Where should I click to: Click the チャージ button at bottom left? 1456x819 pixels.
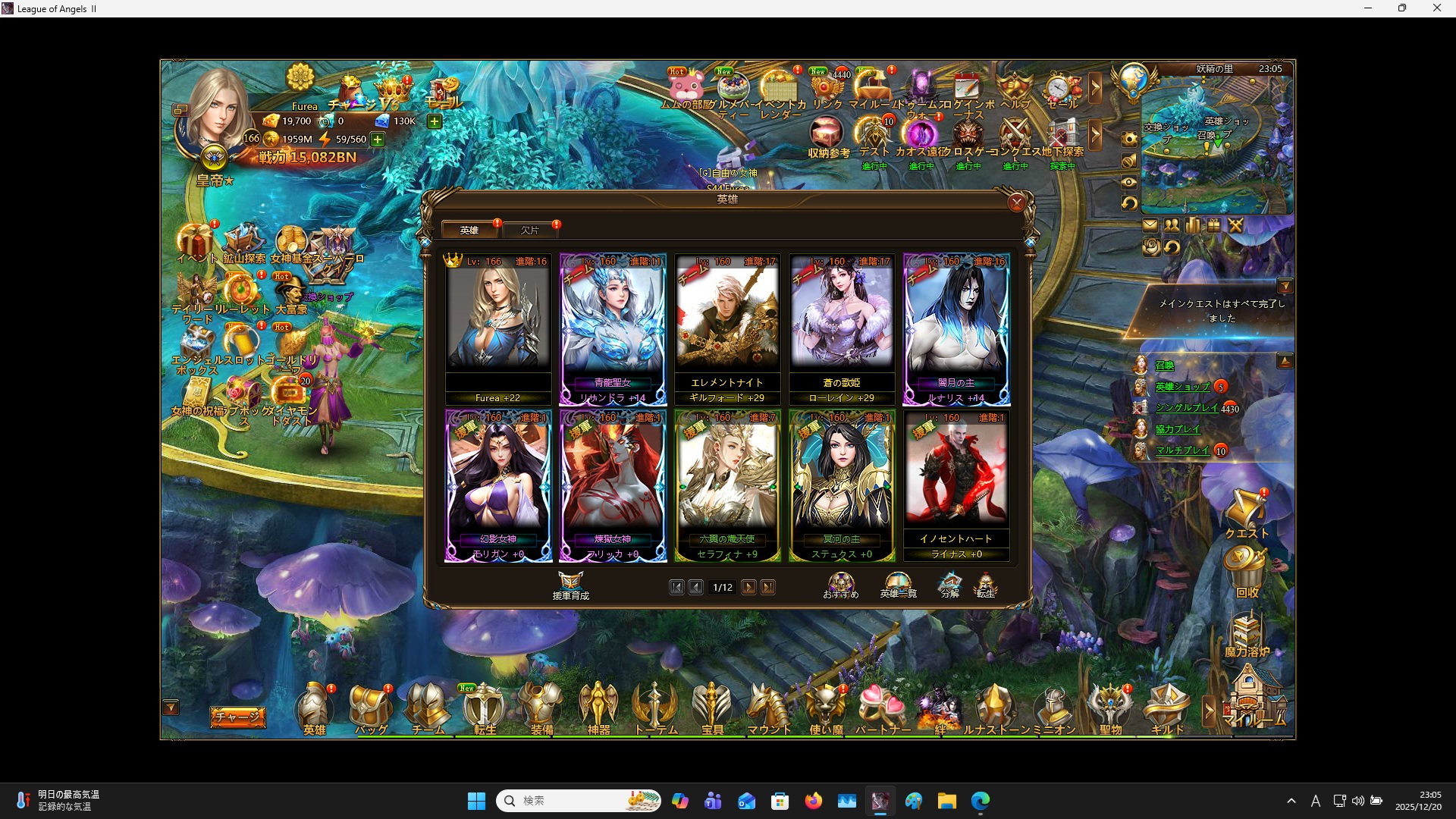(237, 716)
